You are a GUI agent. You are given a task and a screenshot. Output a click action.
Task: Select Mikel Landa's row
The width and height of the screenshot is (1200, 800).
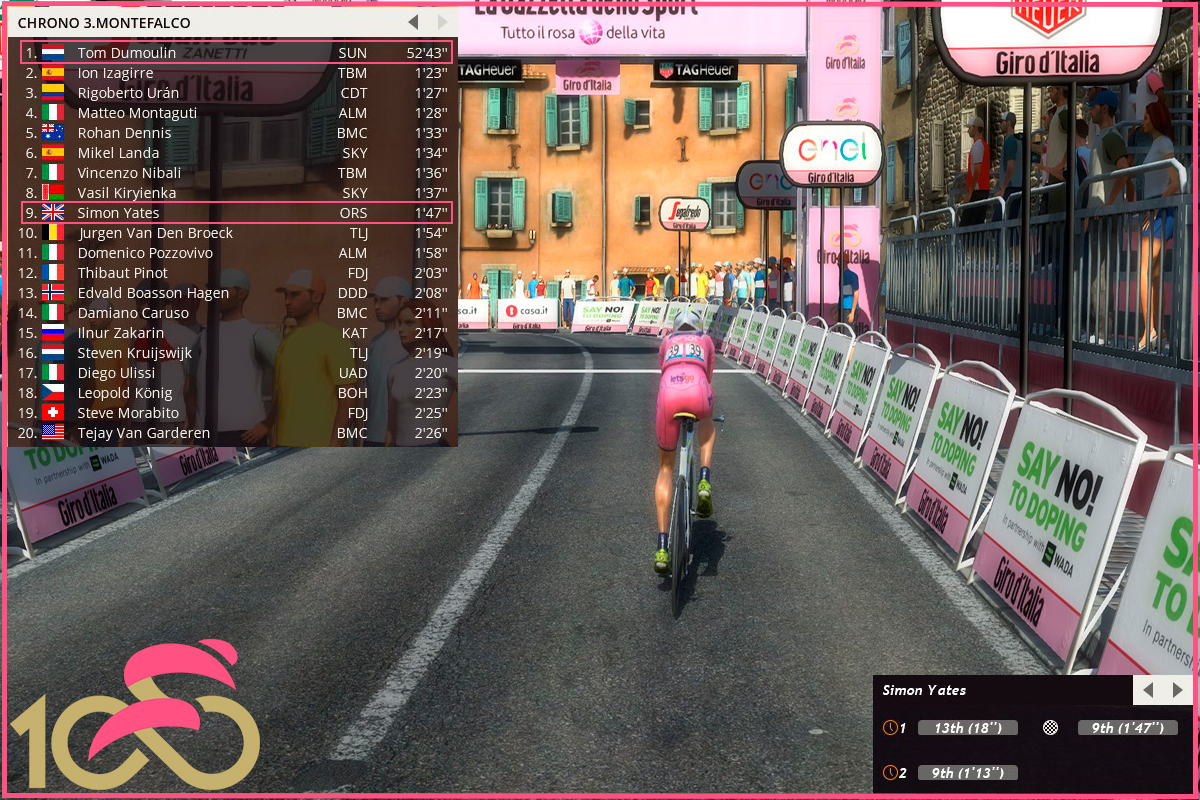[236, 153]
